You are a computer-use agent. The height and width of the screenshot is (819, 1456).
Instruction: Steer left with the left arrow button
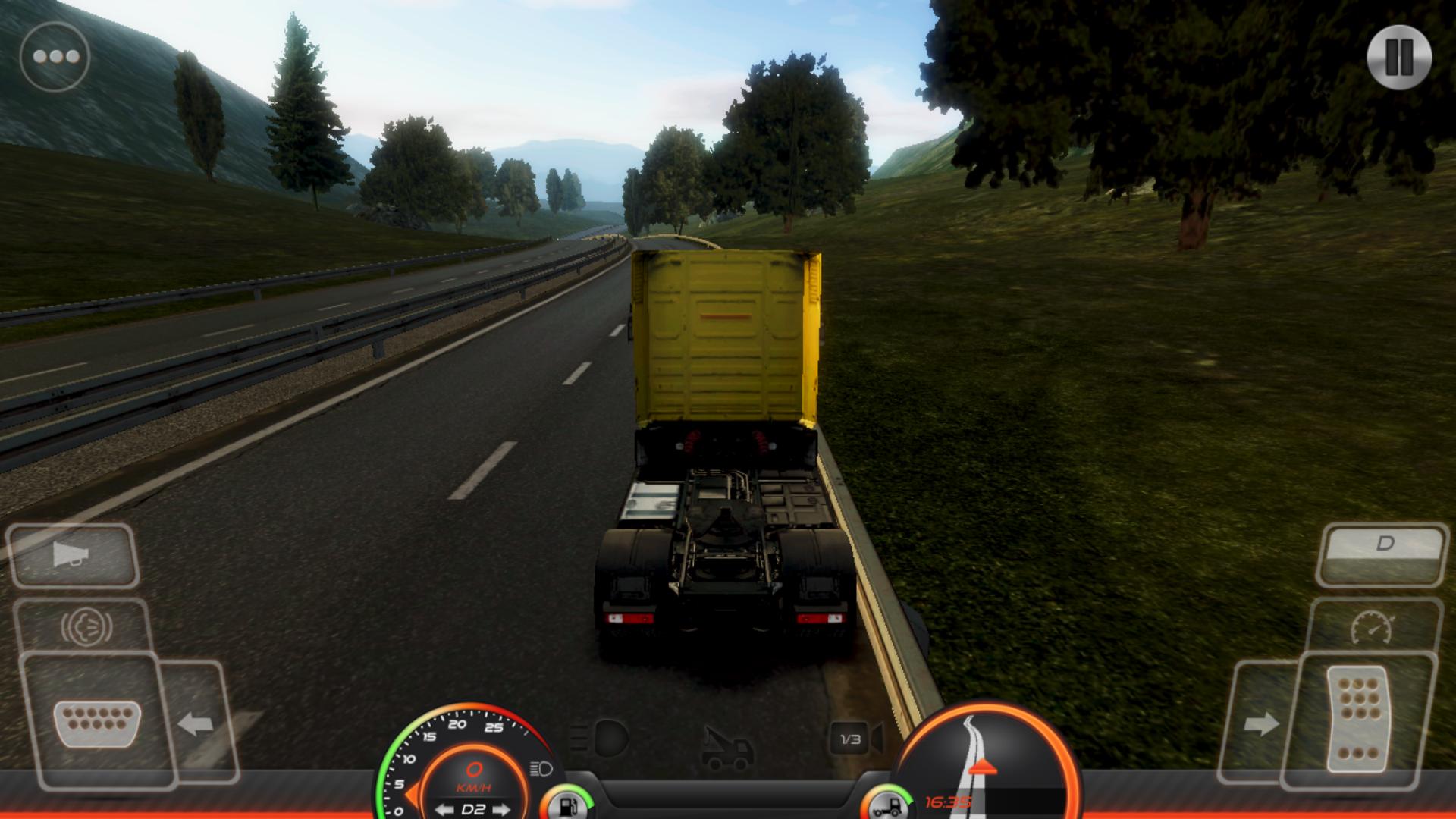[x=196, y=723]
